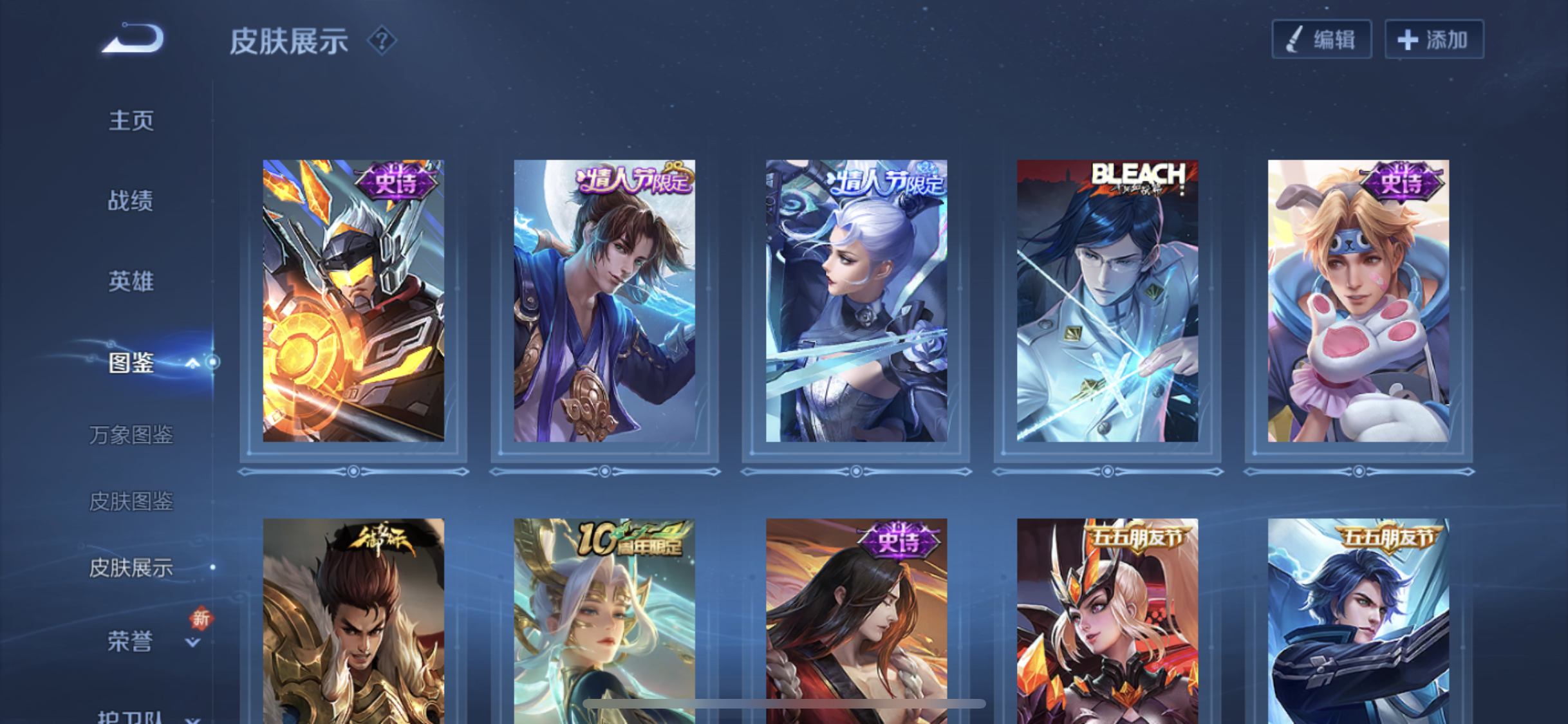Switch to the 英雄 heroes tab

tap(131, 281)
